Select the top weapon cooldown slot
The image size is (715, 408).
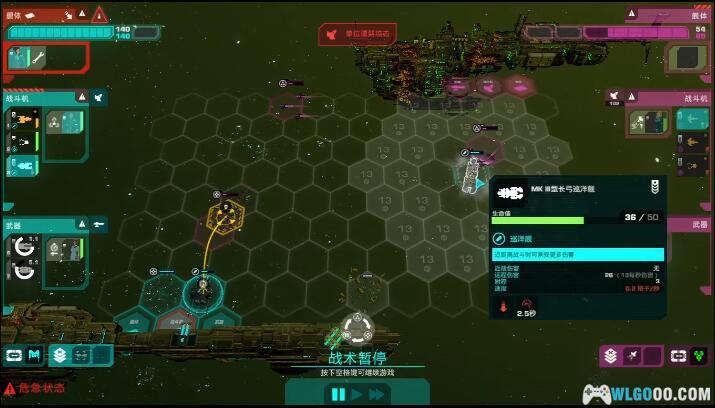(x=23, y=248)
